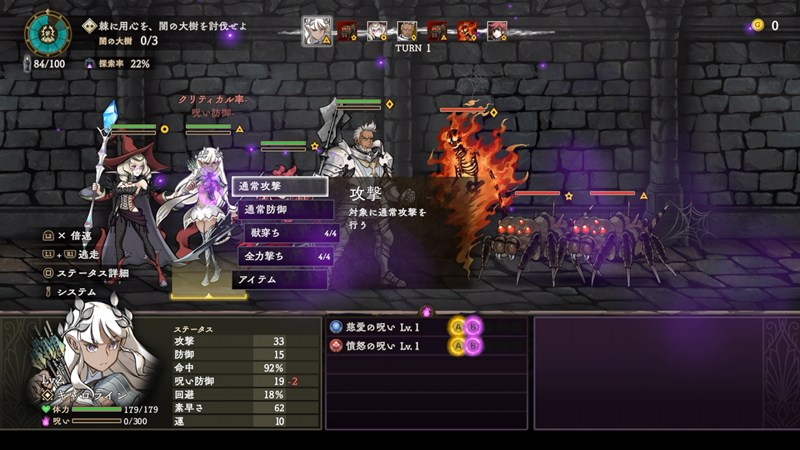The height and width of the screenshot is (450, 800).
Task: Click the flaming skeleton turn-order portrait
Action: pos(467,31)
